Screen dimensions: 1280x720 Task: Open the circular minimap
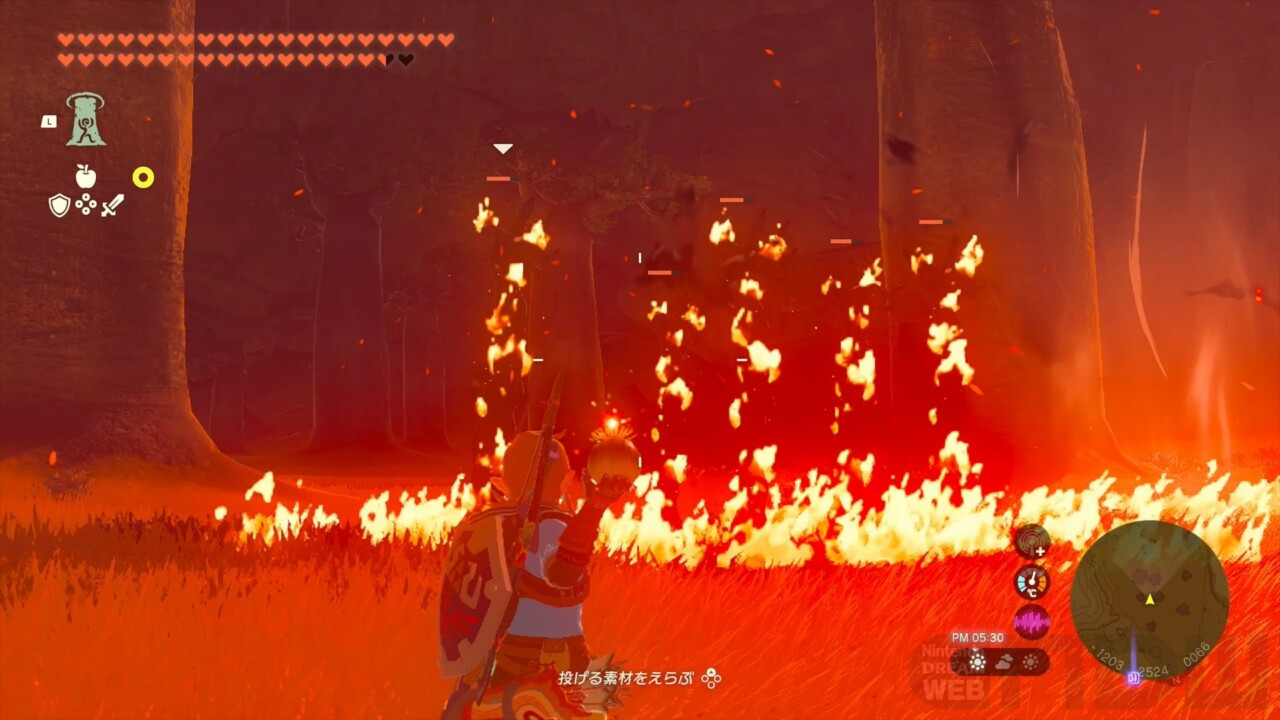coord(1149,600)
